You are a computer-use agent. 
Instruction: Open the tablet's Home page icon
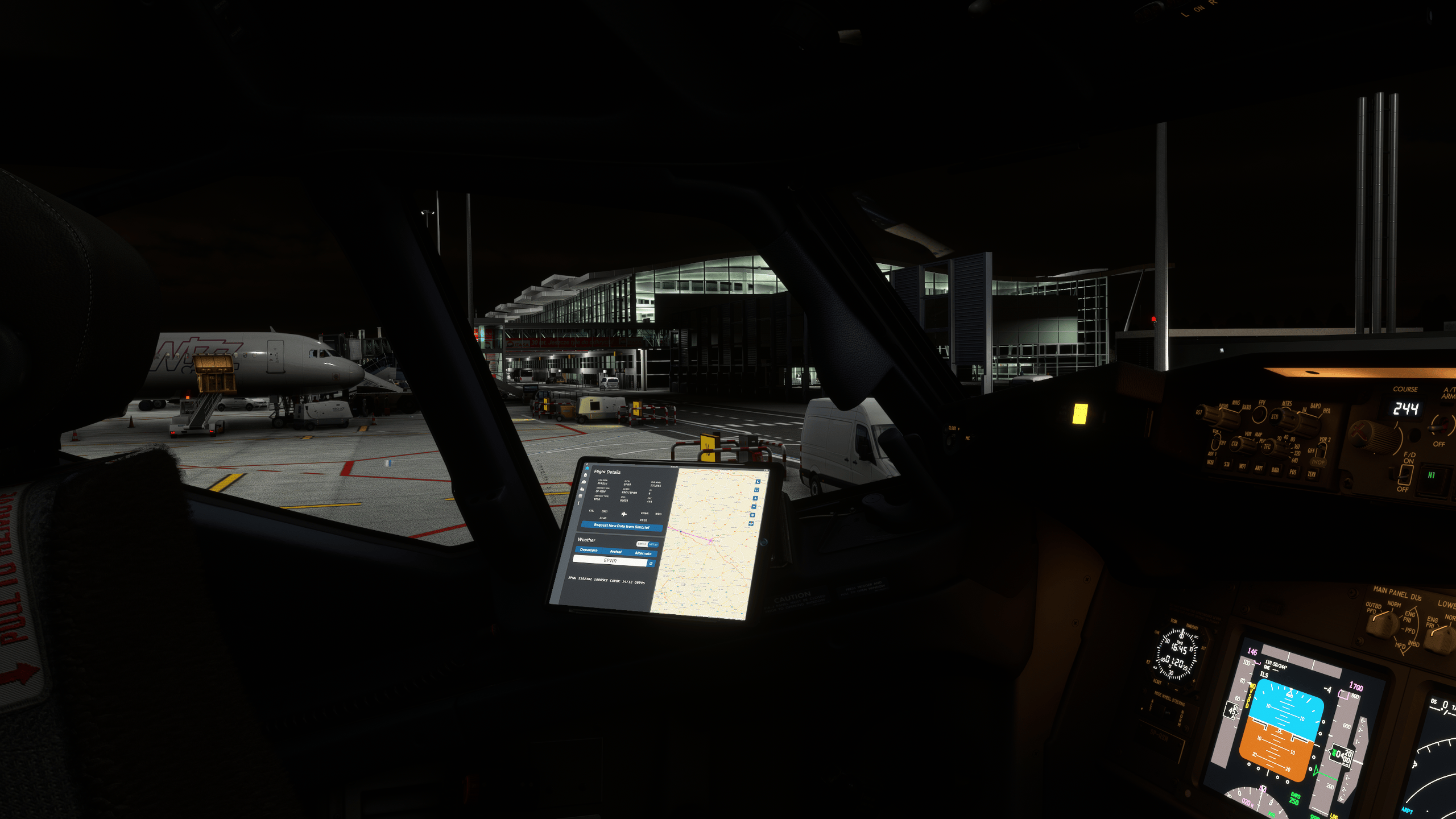click(x=587, y=468)
